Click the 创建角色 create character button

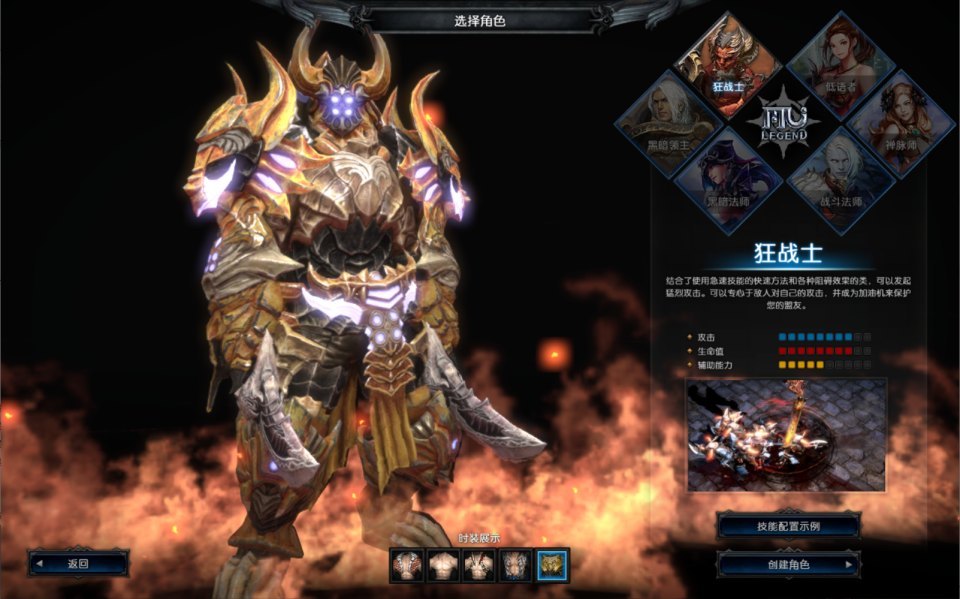[x=789, y=564]
